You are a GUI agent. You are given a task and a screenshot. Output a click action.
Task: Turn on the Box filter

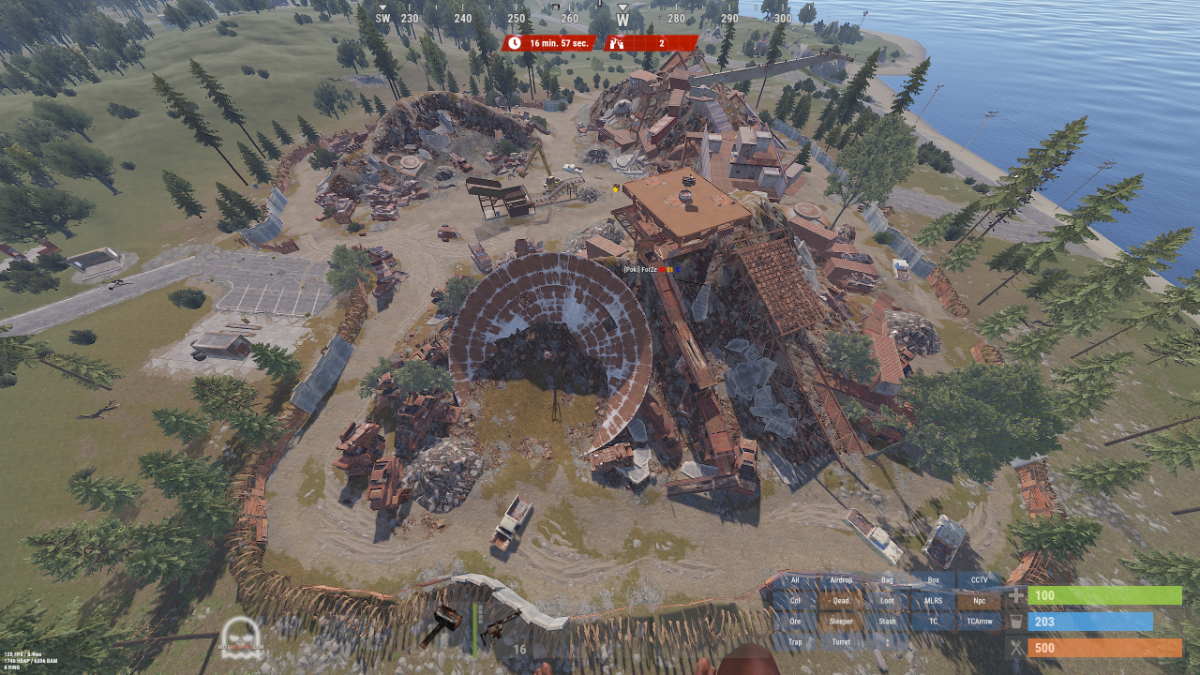[x=933, y=580]
